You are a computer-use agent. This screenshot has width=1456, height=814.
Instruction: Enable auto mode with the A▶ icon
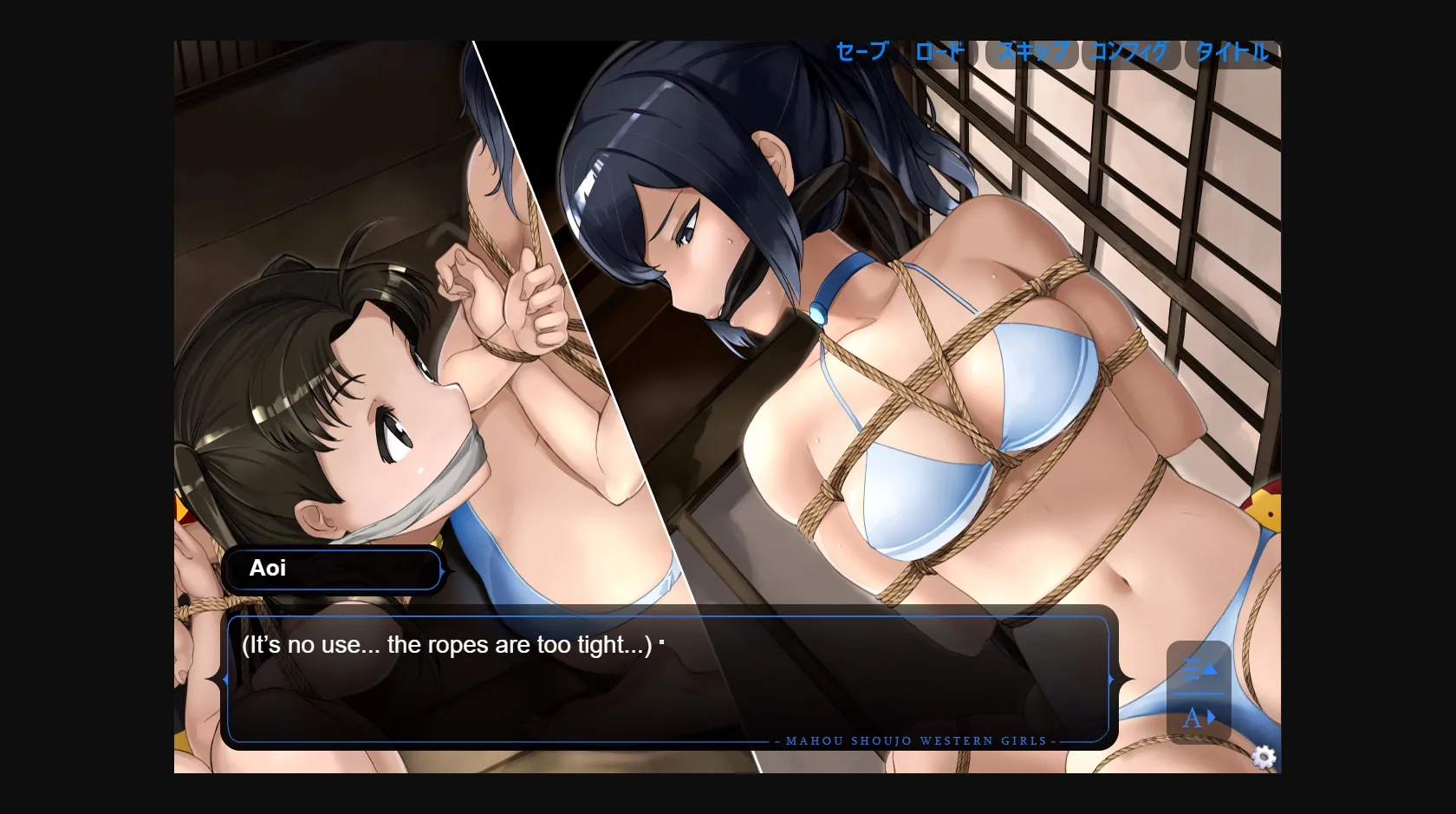coord(1199,717)
